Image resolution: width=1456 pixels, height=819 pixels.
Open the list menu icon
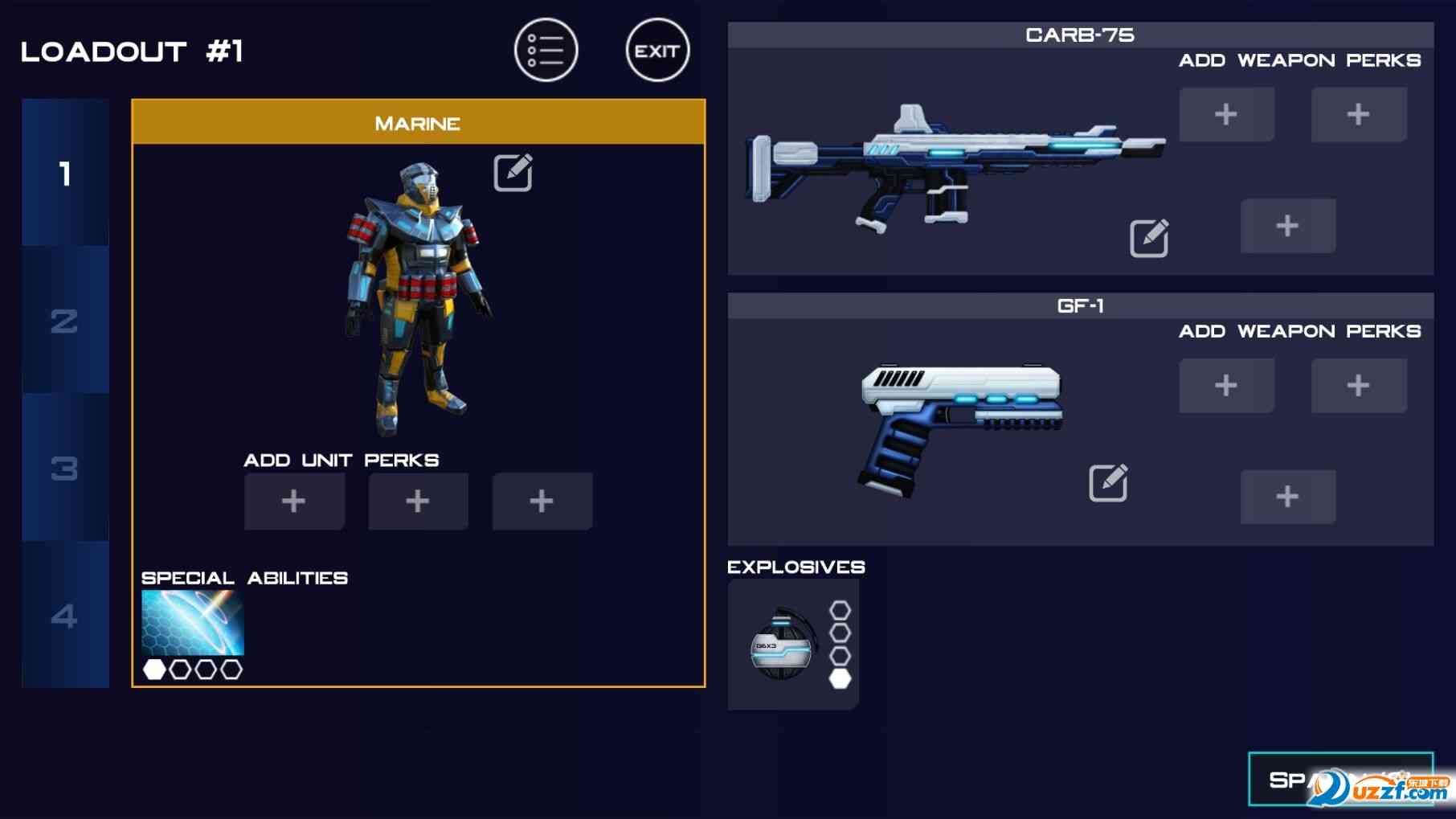[x=546, y=51]
